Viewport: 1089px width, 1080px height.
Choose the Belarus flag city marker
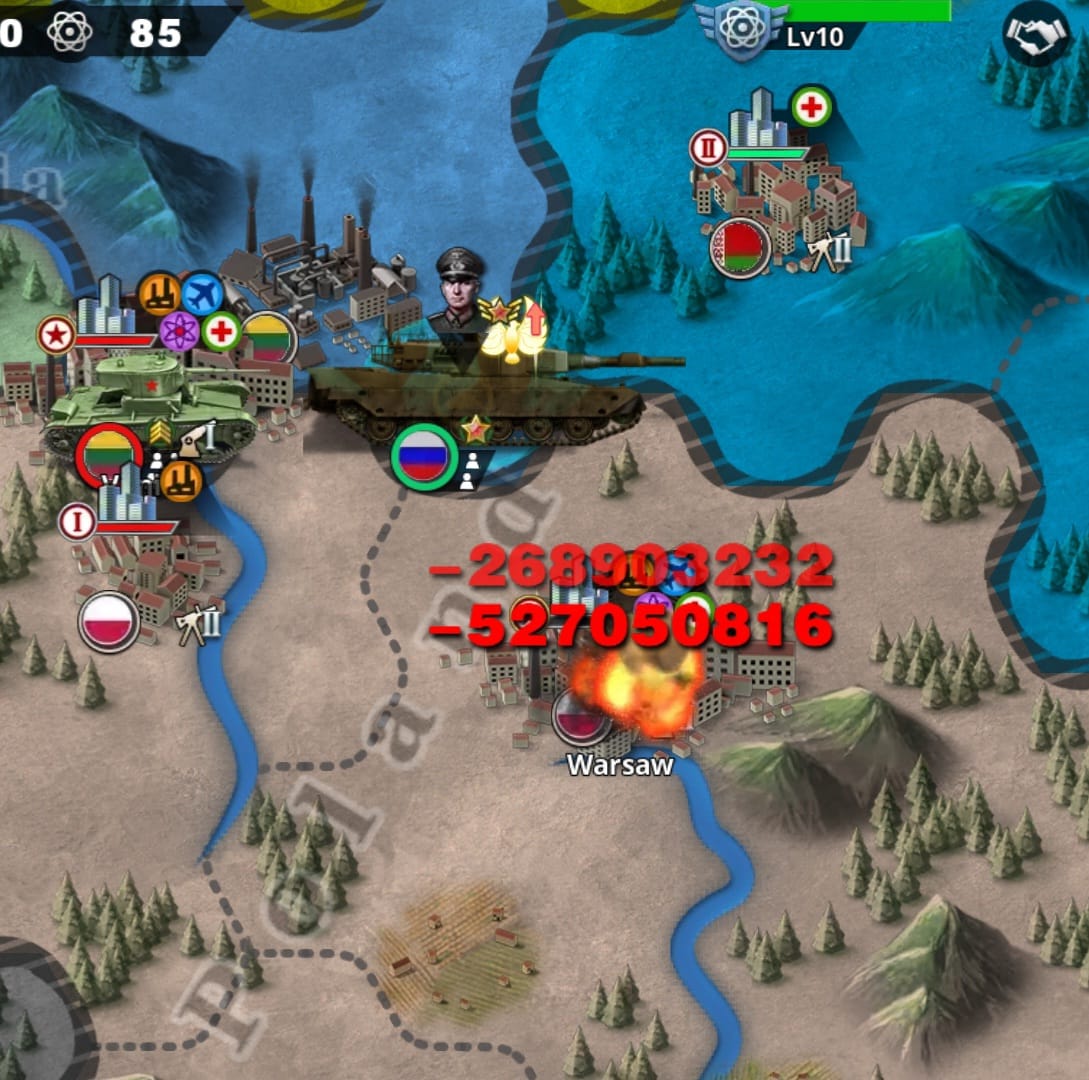click(740, 247)
